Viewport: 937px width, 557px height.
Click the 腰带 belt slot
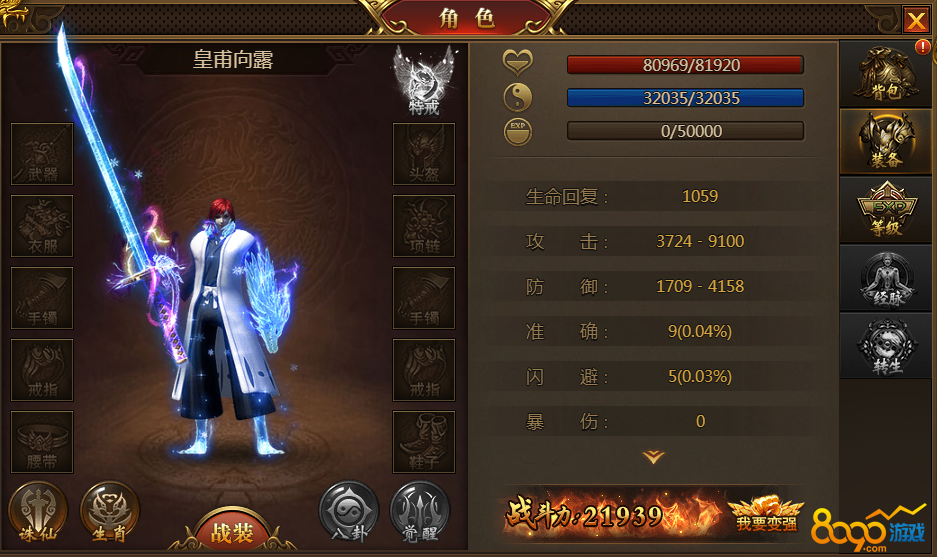[42, 442]
